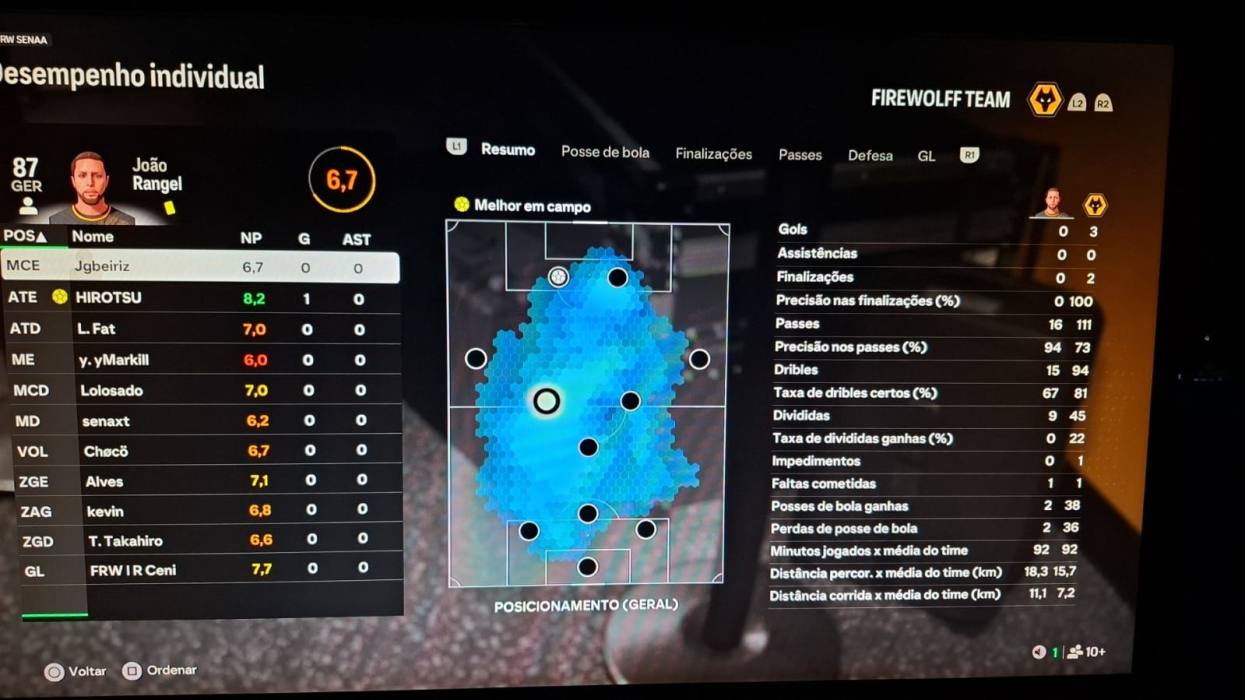Pick kevin from the player list
1245x700 pixels.
click(200, 511)
